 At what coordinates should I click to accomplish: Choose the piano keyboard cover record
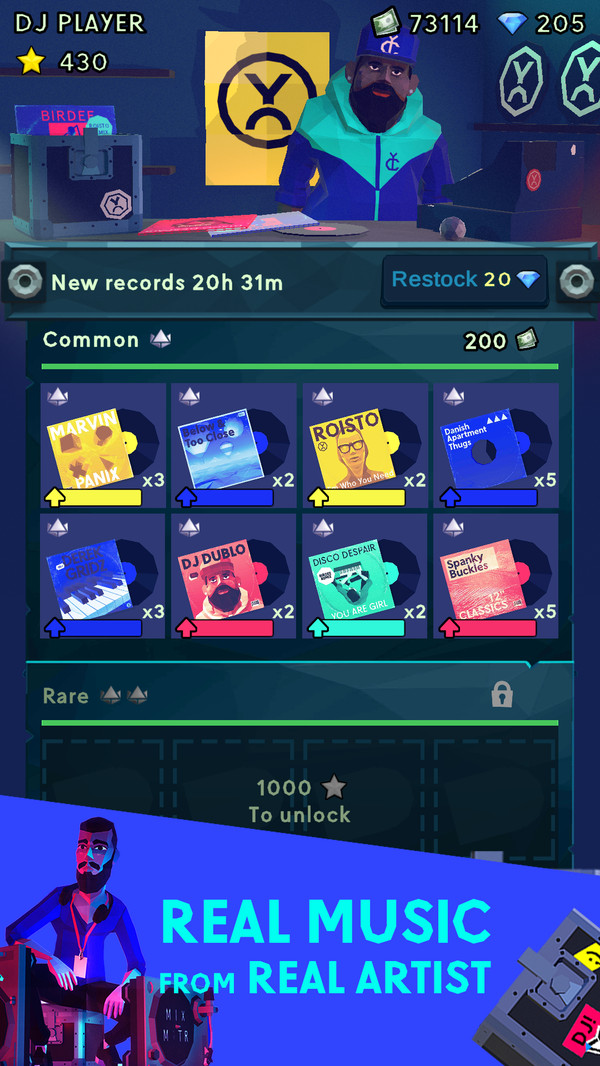tap(103, 576)
